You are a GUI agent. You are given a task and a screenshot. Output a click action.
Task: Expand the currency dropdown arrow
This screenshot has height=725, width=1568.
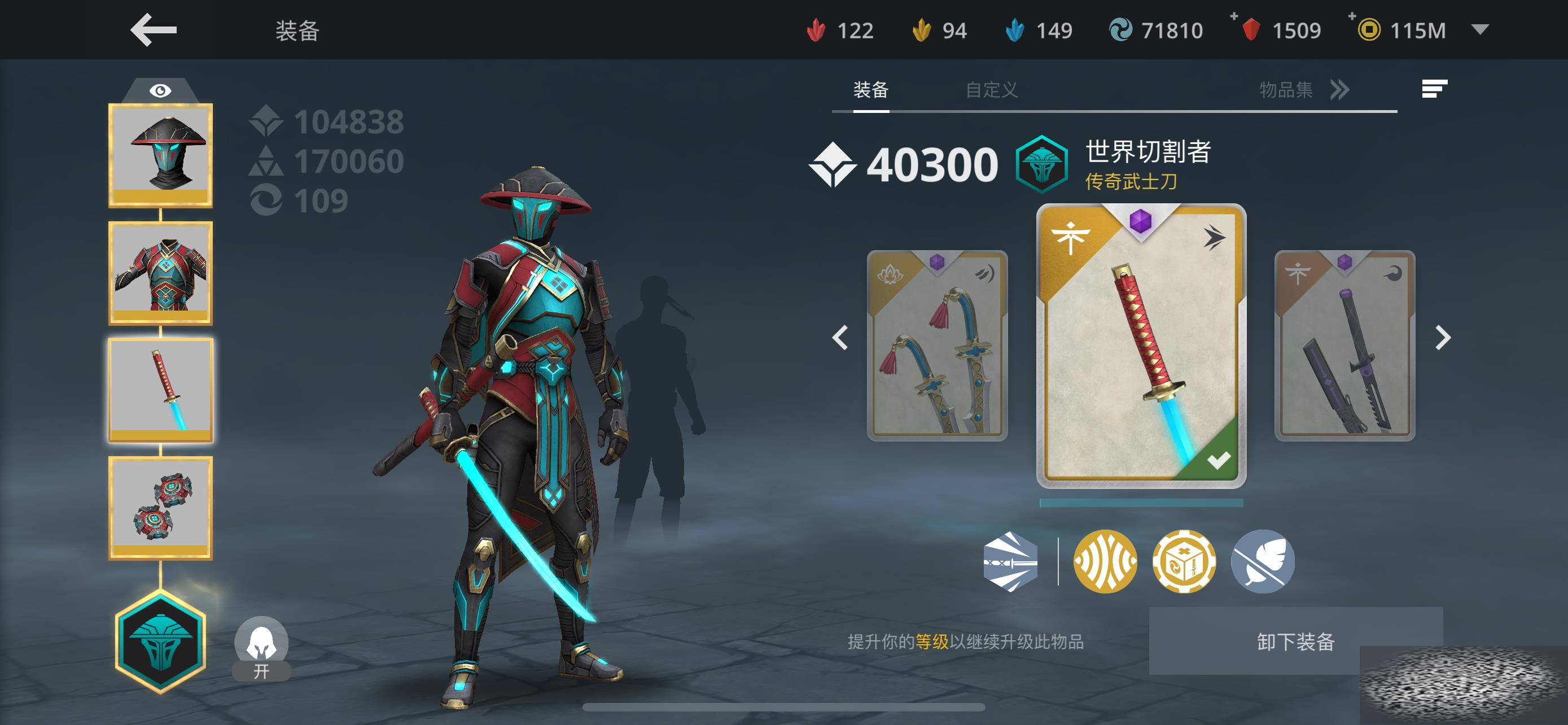coord(1480,29)
